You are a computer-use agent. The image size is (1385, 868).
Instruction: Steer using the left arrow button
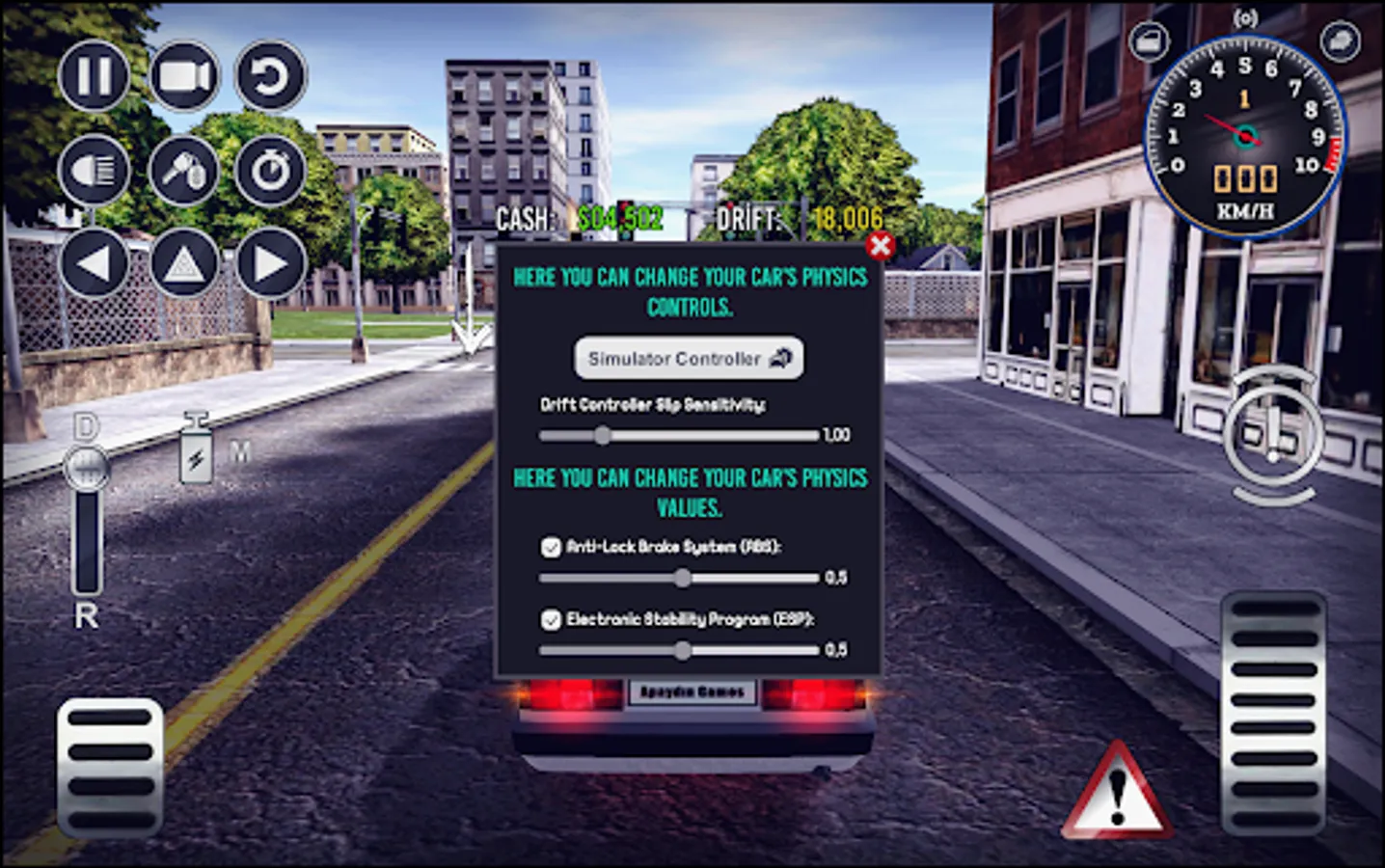click(x=94, y=262)
